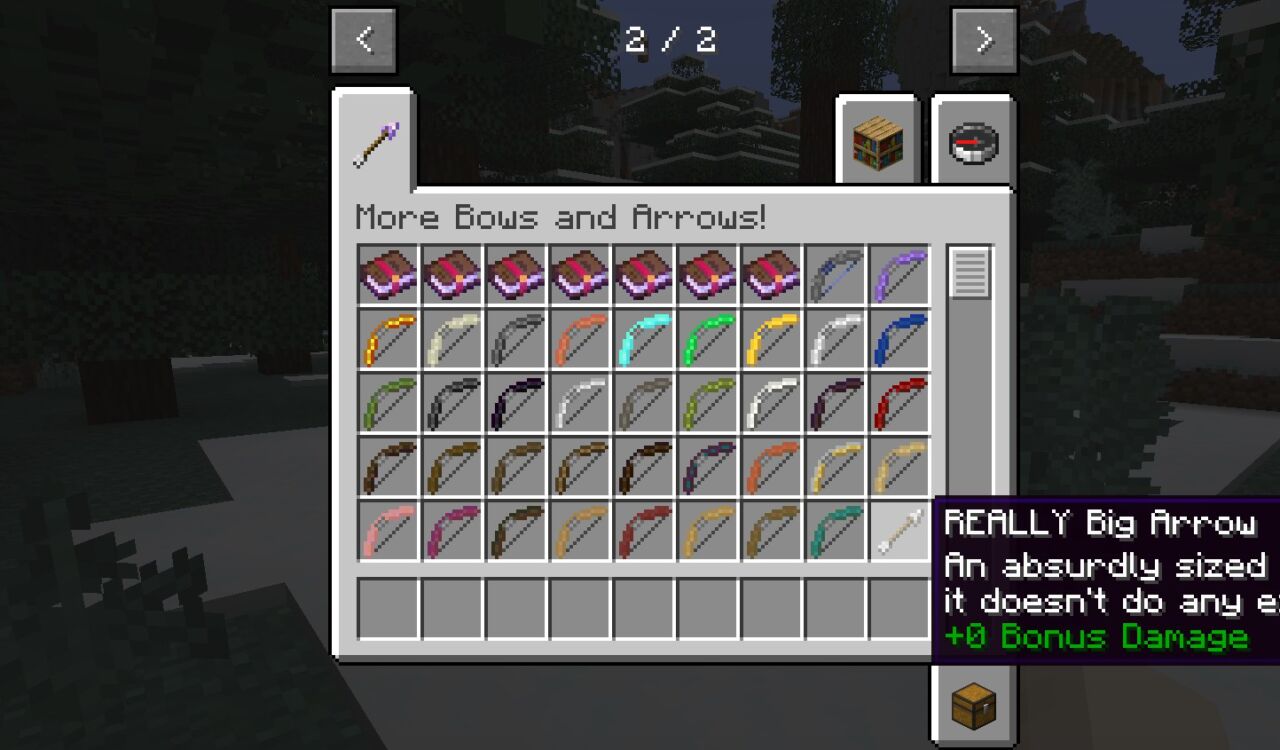Open the chest inventory icon
The width and height of the screenshot is (1280, 750).
[971, 705]
